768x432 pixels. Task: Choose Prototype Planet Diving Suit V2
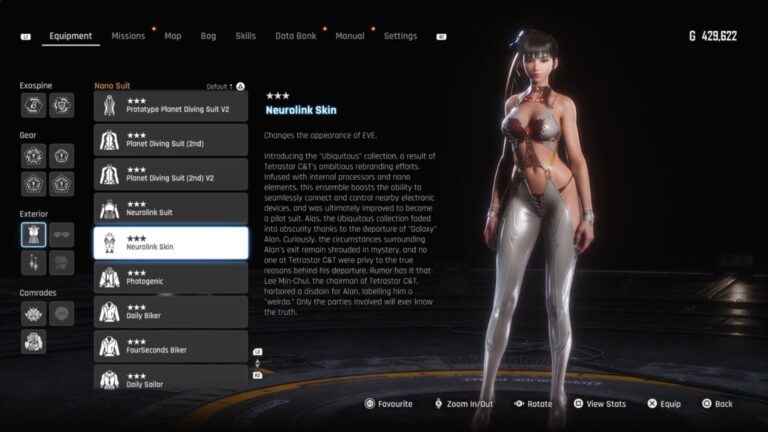tap(171, 106)
